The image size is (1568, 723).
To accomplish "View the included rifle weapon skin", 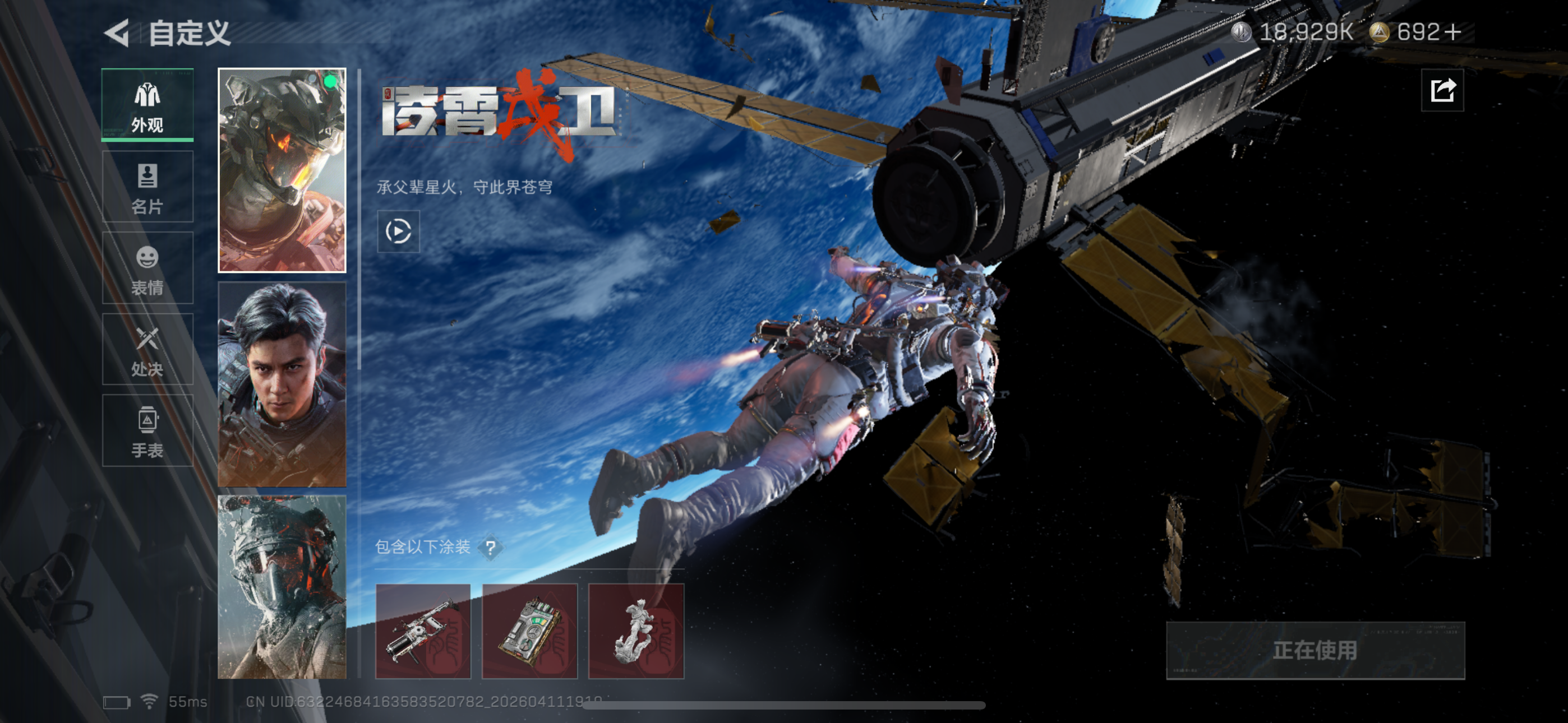I will 423,631.
